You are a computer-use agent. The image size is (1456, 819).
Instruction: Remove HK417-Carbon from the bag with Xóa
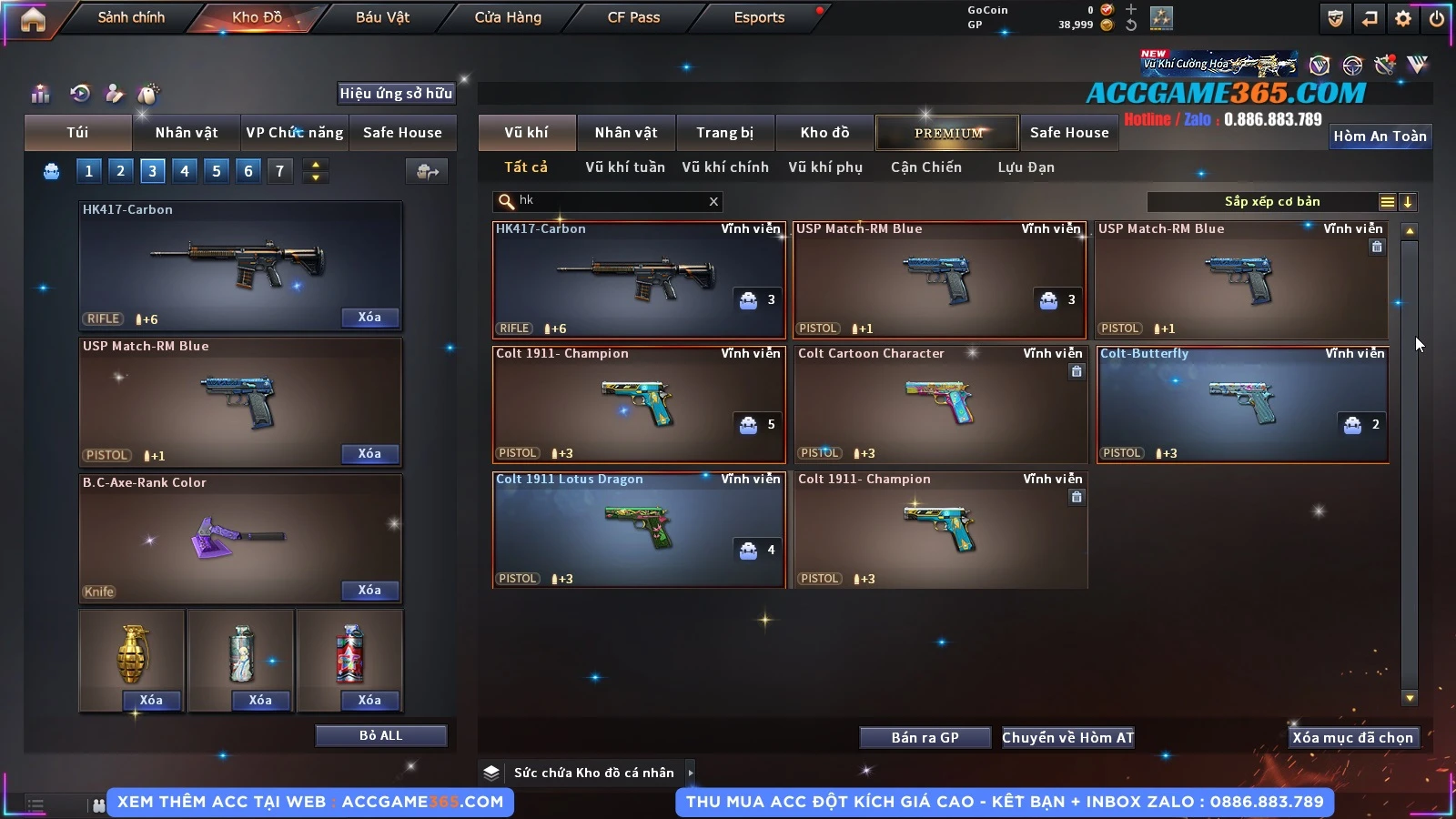point(369,318)
